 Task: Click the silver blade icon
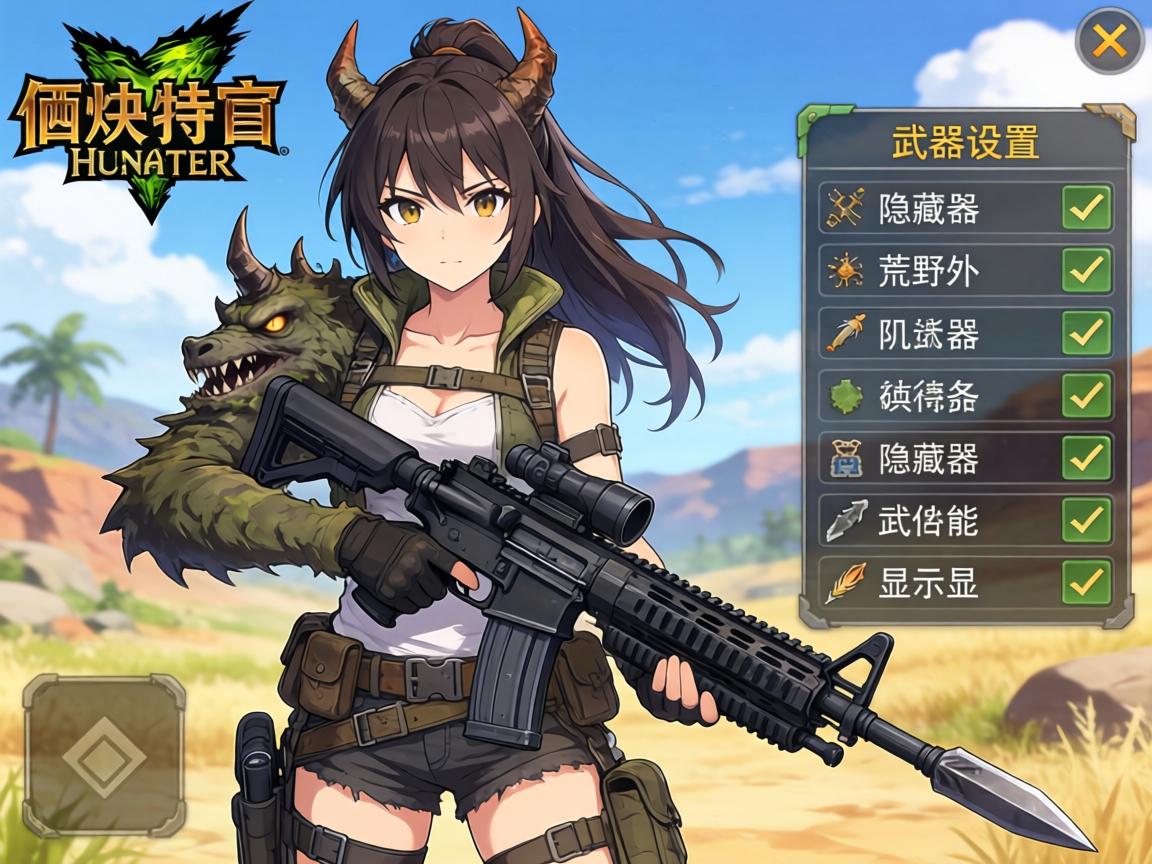tap(845, 520)
